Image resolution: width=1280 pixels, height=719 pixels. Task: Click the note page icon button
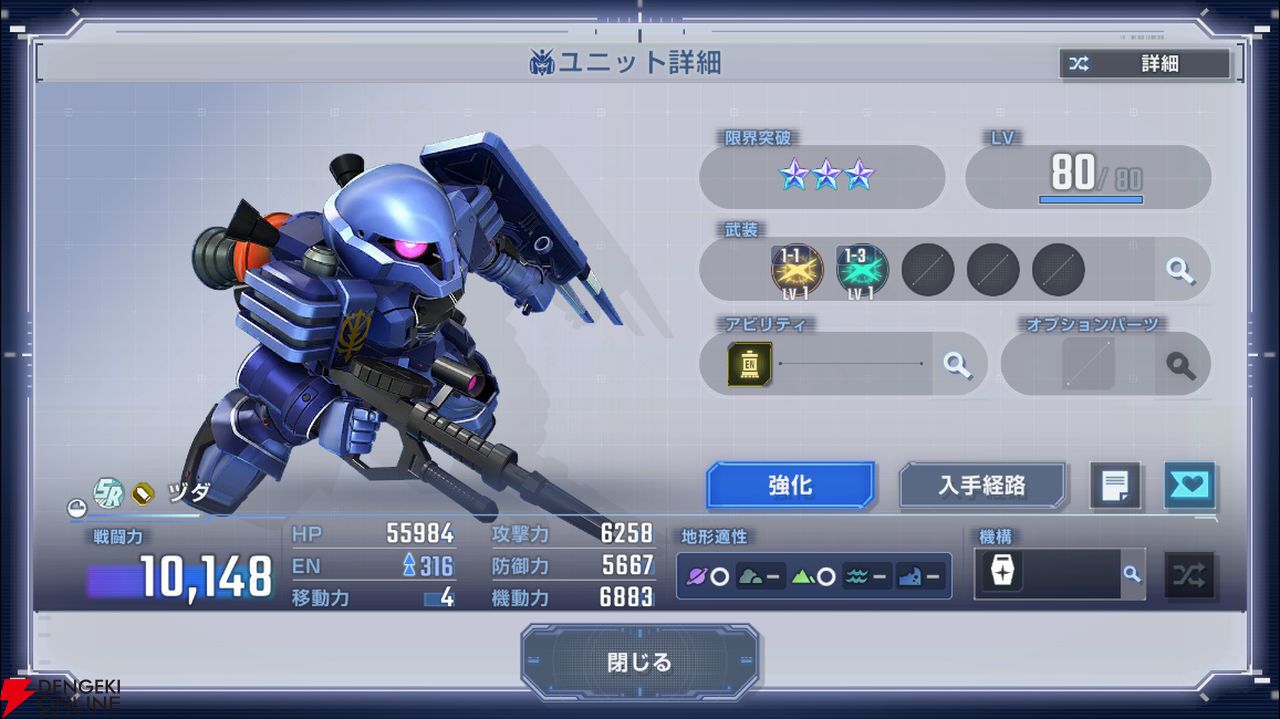tap(1115, 486)
